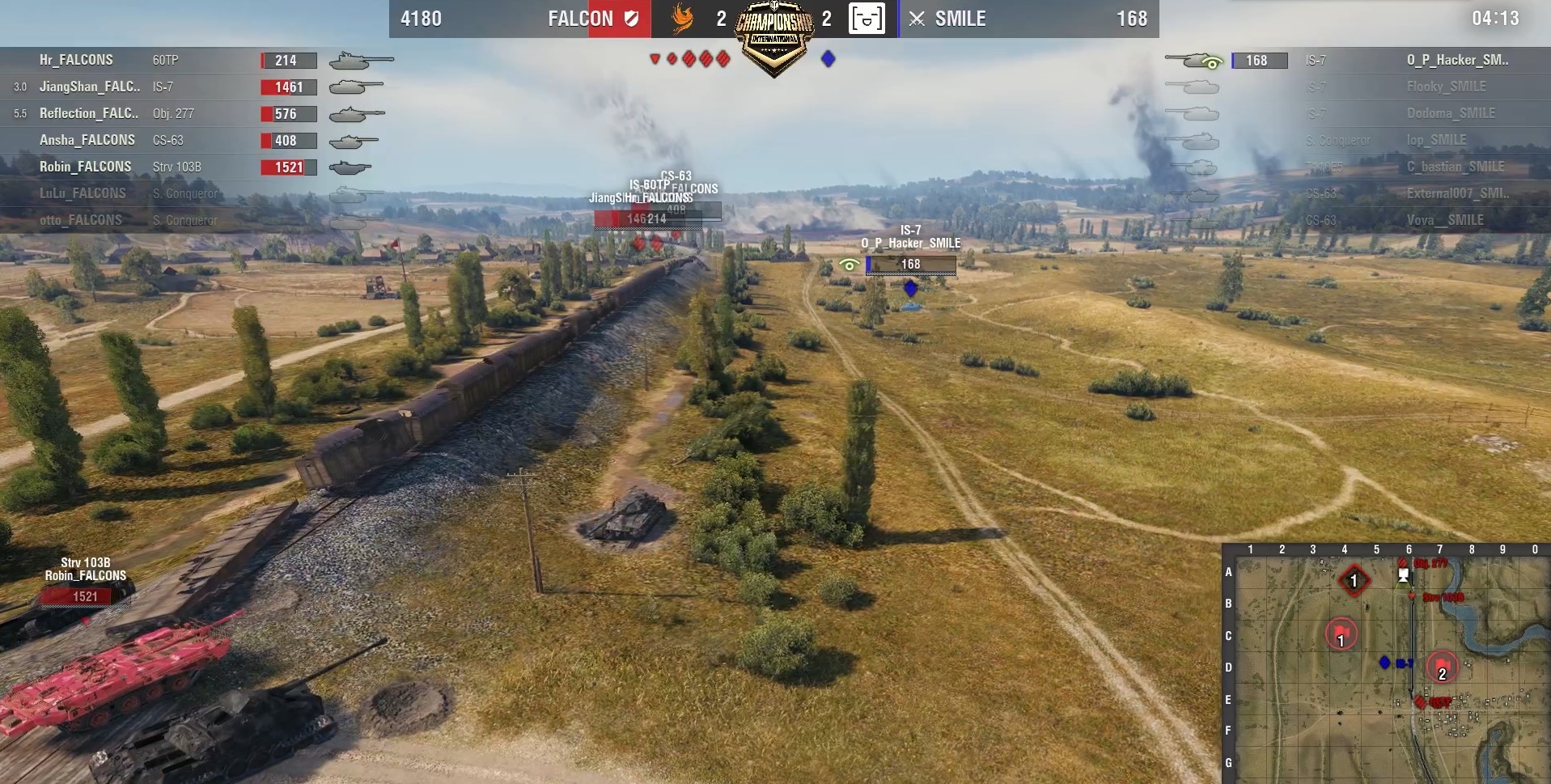This screenshot has width=1551, height=784.
Task: Select Ansha_FALCONS CS-63 player row
Action: 162,140
